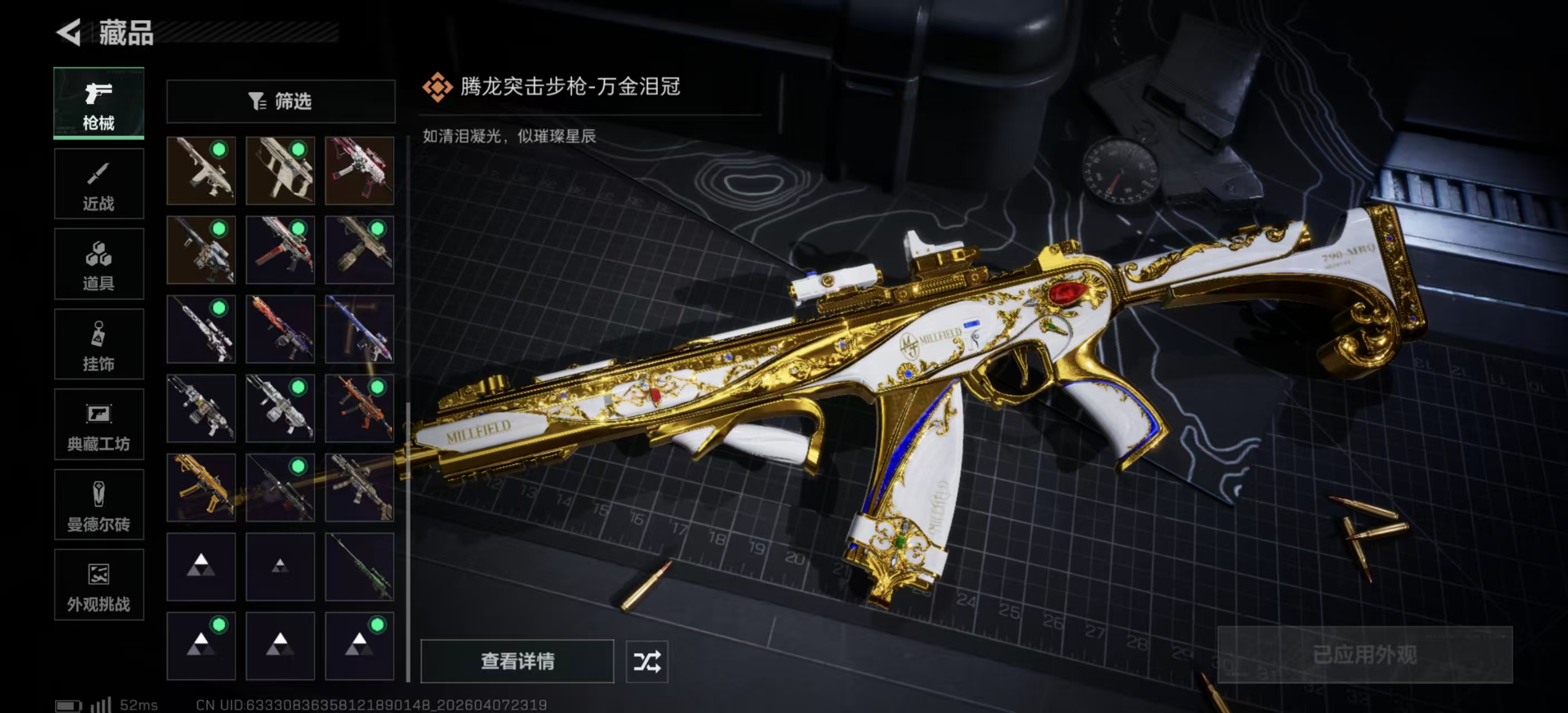The height and width of the screenshot is (713, 1568).
Task: Open the 外观挑战 appearance challenge section
Action: click(99, 585)
